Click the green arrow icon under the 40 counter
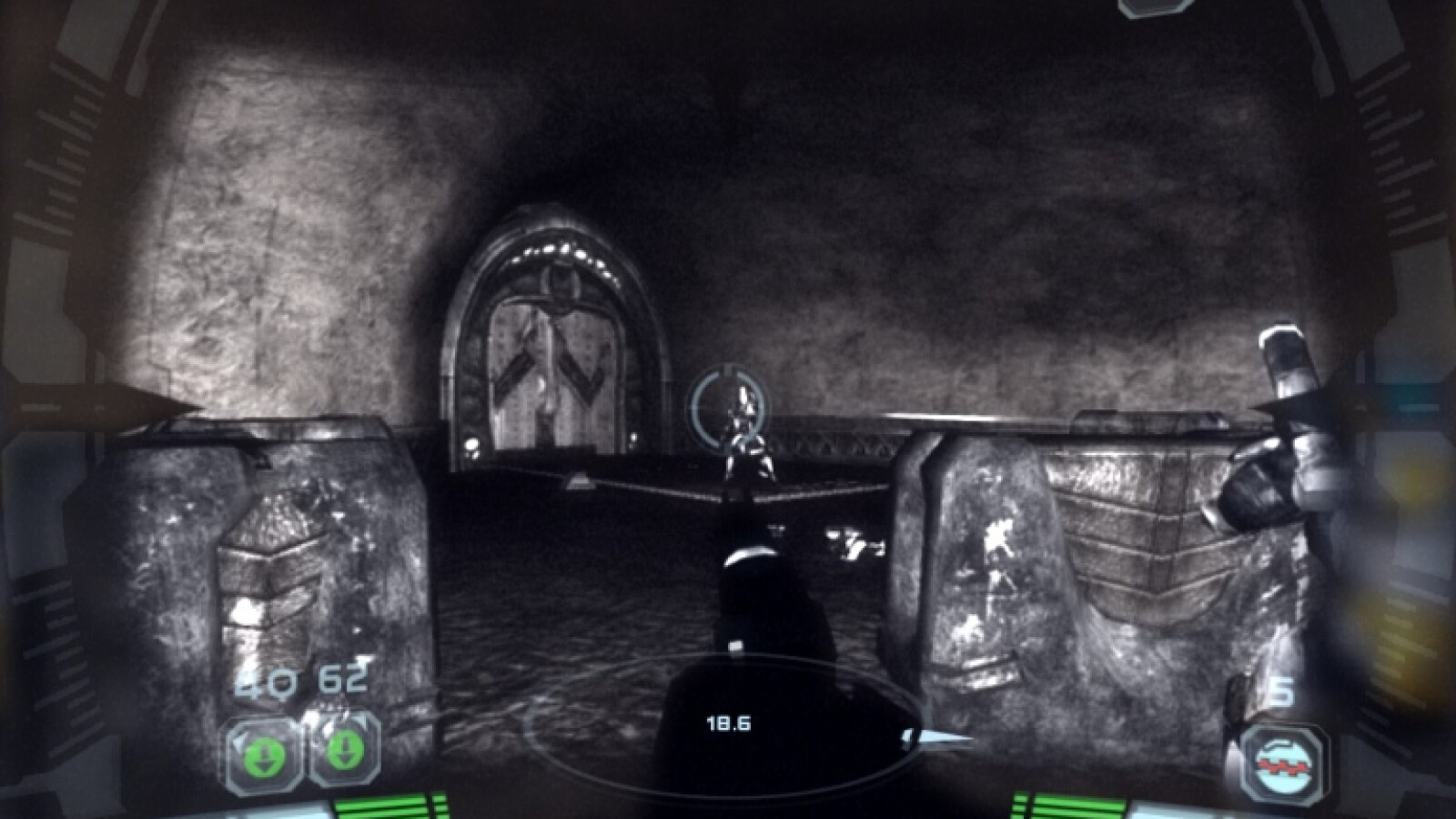The height and width of the screenshot is (819, 1456). point(265,753)
